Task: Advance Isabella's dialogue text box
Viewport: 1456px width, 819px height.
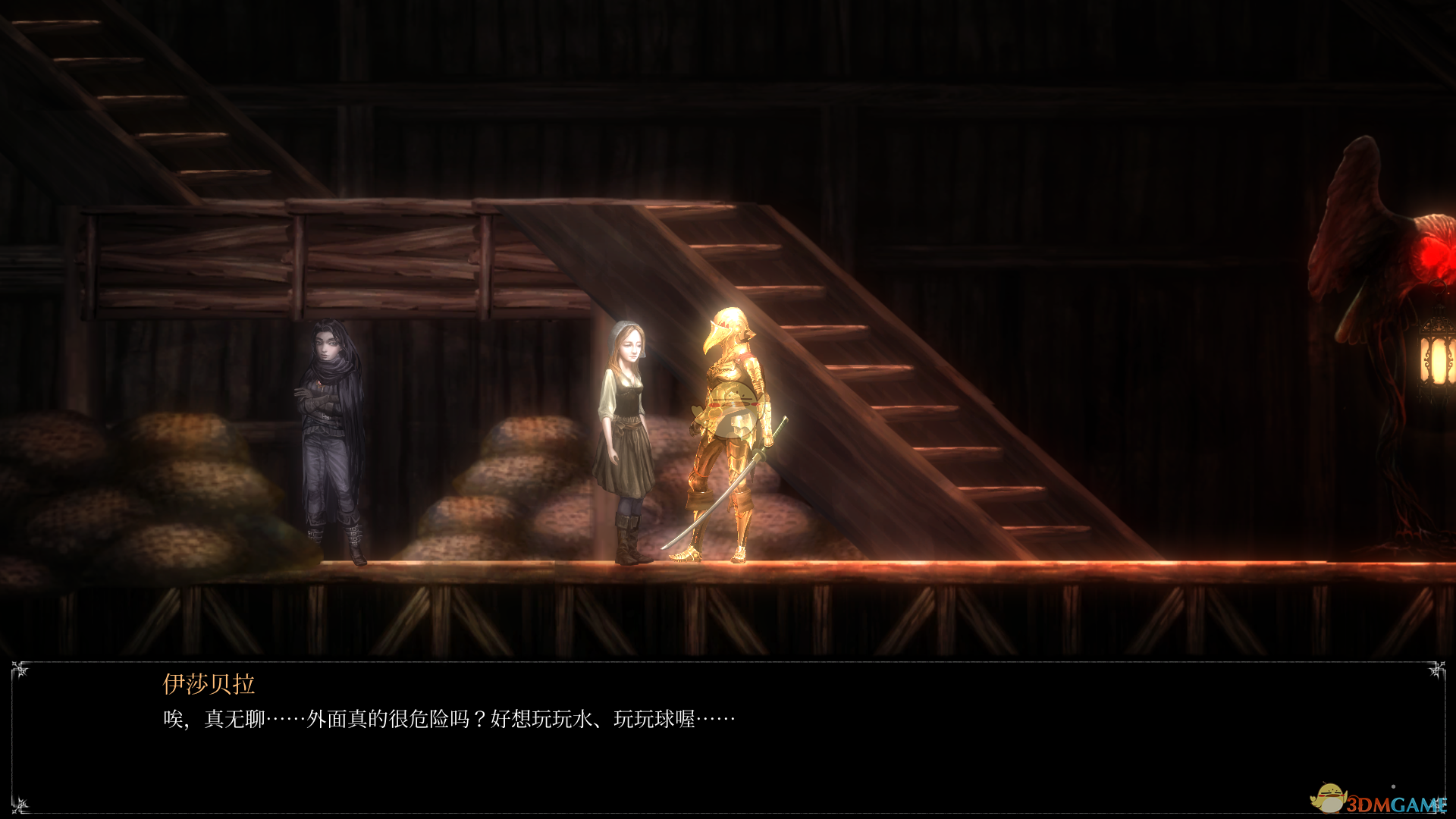Action: [x=728, y=736]
